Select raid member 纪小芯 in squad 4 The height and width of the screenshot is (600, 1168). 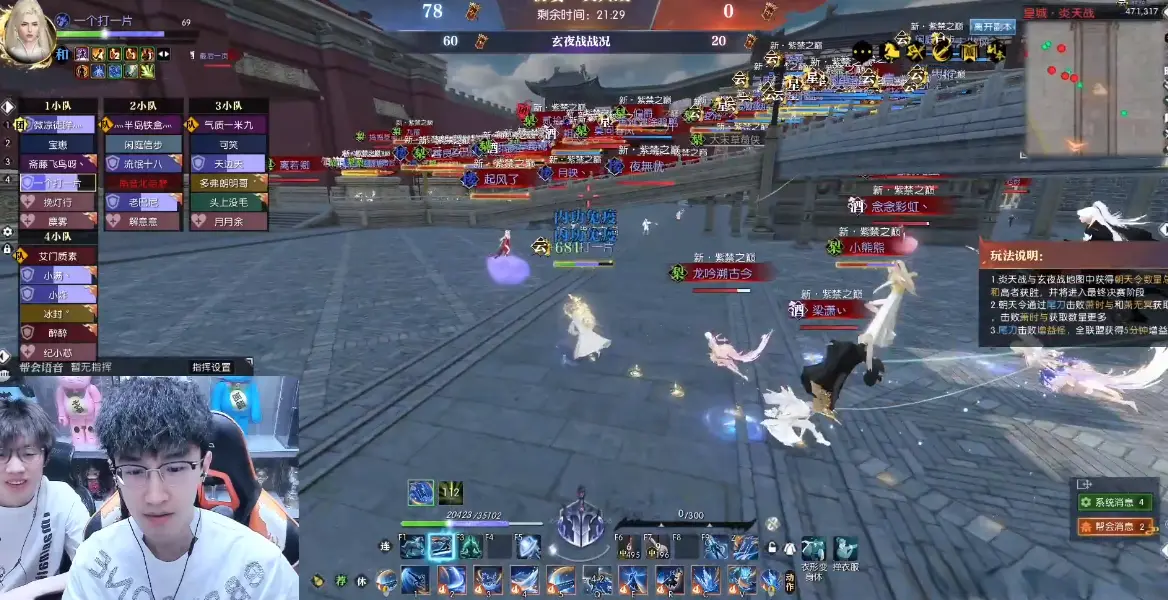click(58, 352)
